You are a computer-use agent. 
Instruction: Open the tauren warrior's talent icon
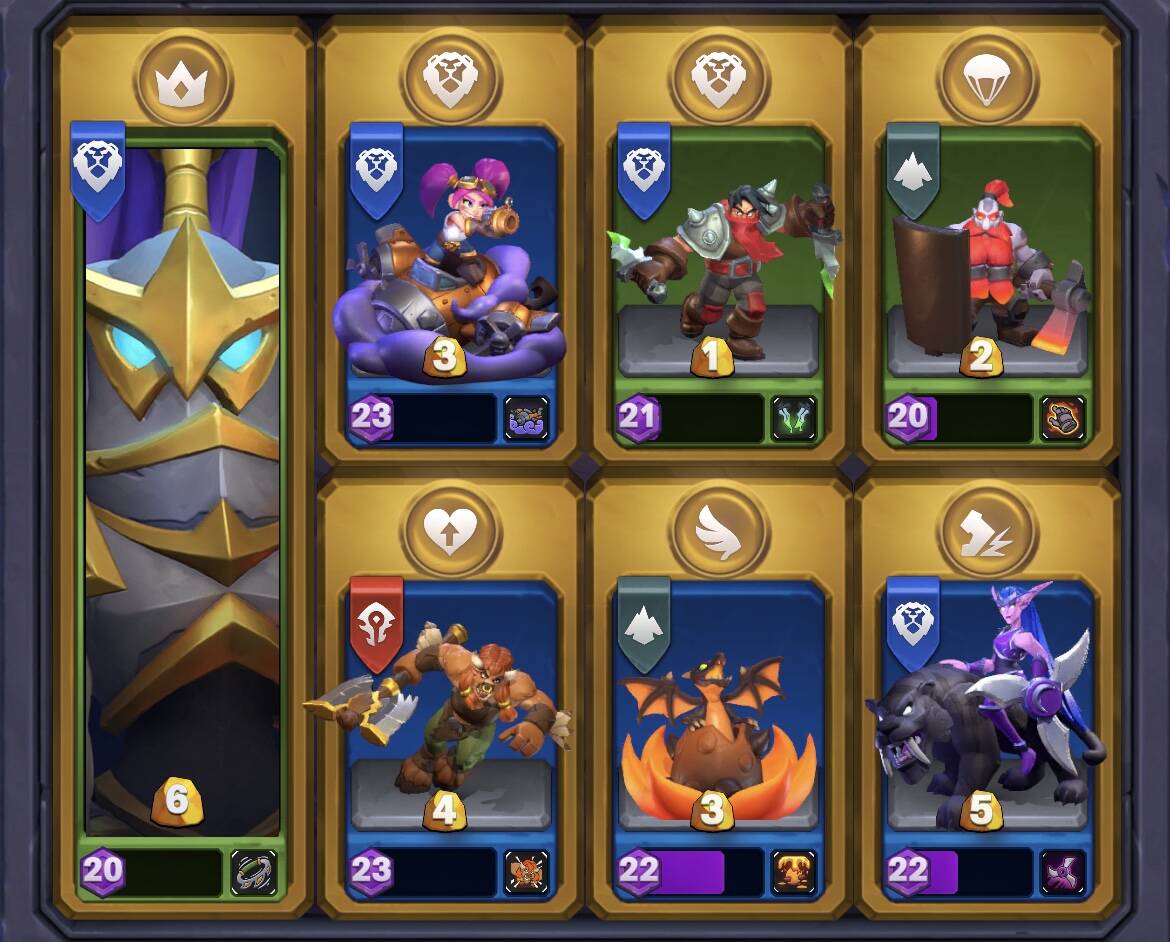point(526,872)
